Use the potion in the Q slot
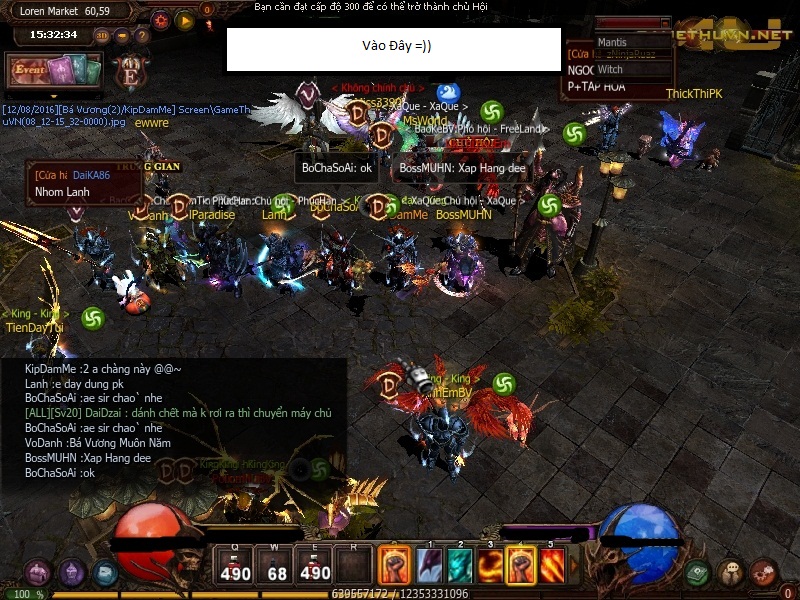Image resolution: width=800 pixels, height=600 pixels. tap(235, 566)
